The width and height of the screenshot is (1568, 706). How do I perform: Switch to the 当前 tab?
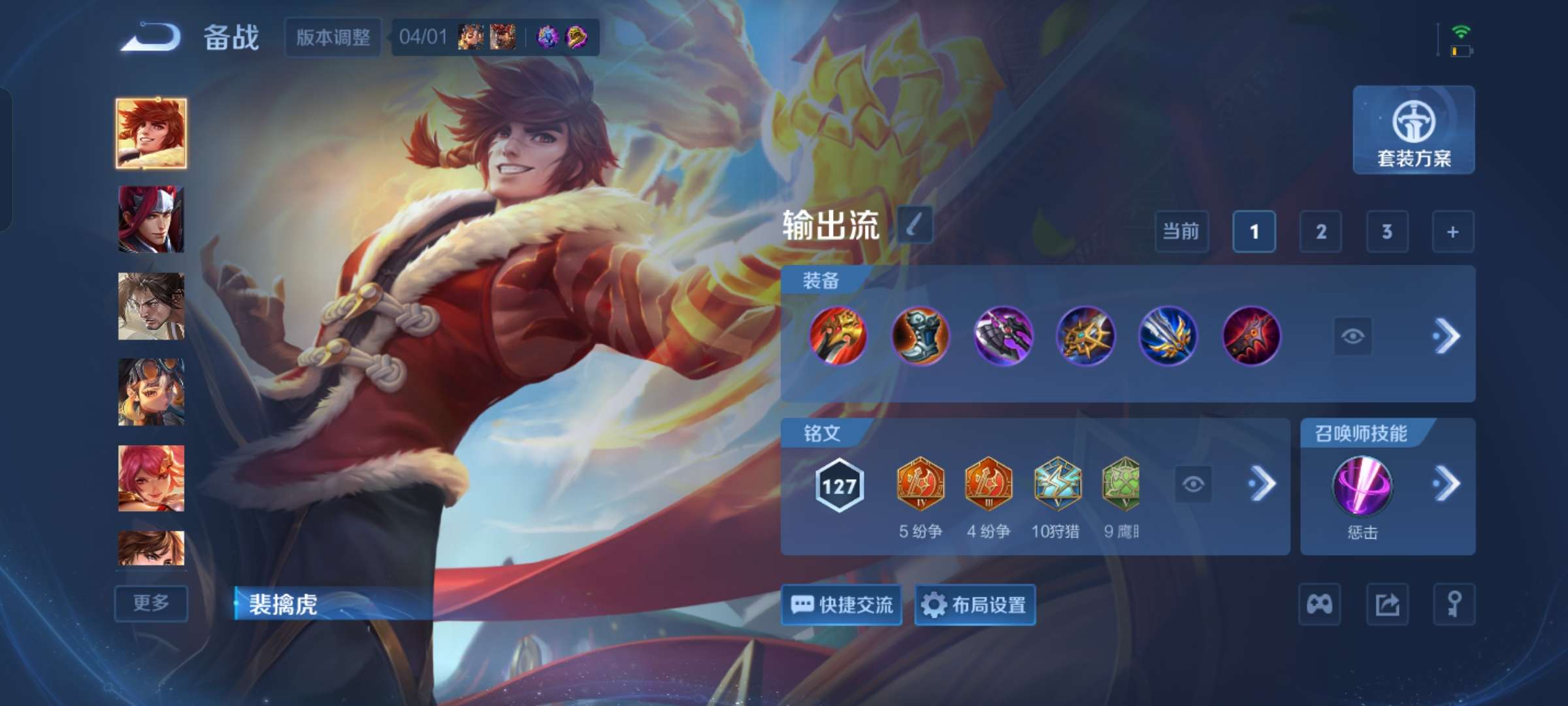point(1183,232)
